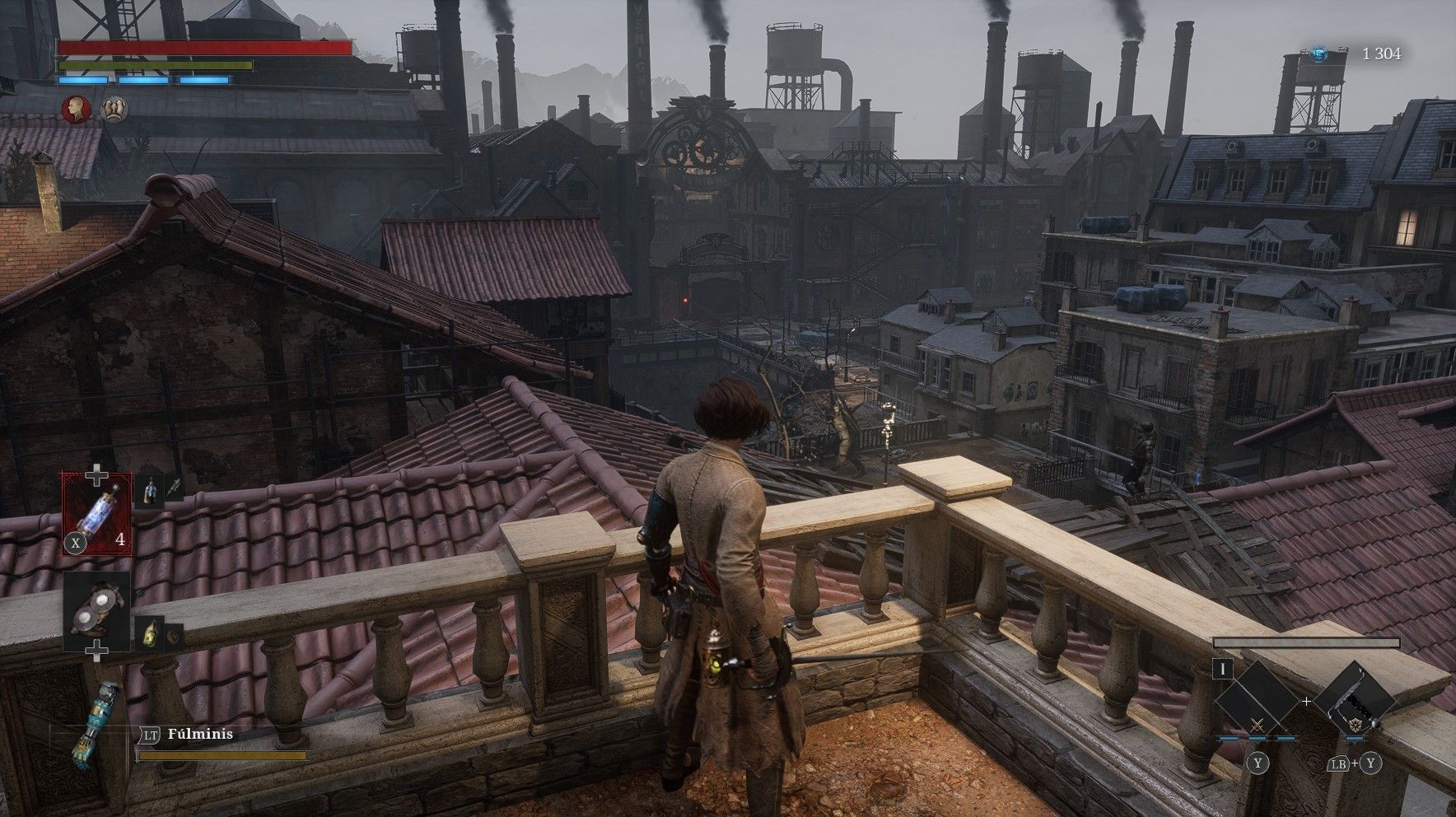The image size is (1456, 817).
Task: Pick the yellow lantern item in lower belt
Action: click(149, 633)
